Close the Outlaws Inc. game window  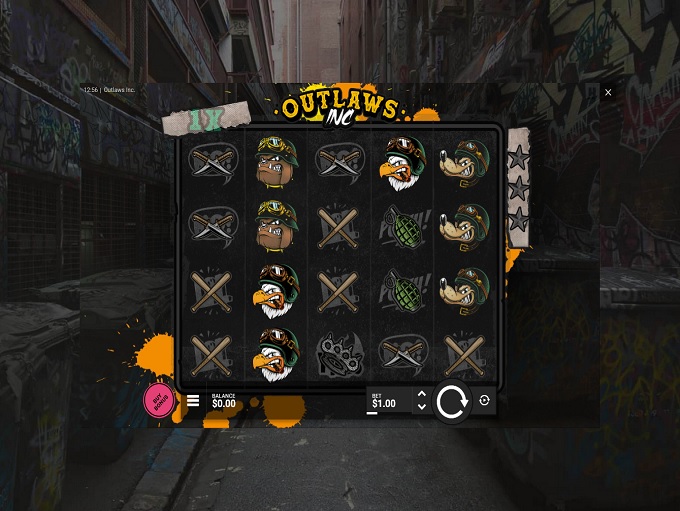tap(608, 92)
